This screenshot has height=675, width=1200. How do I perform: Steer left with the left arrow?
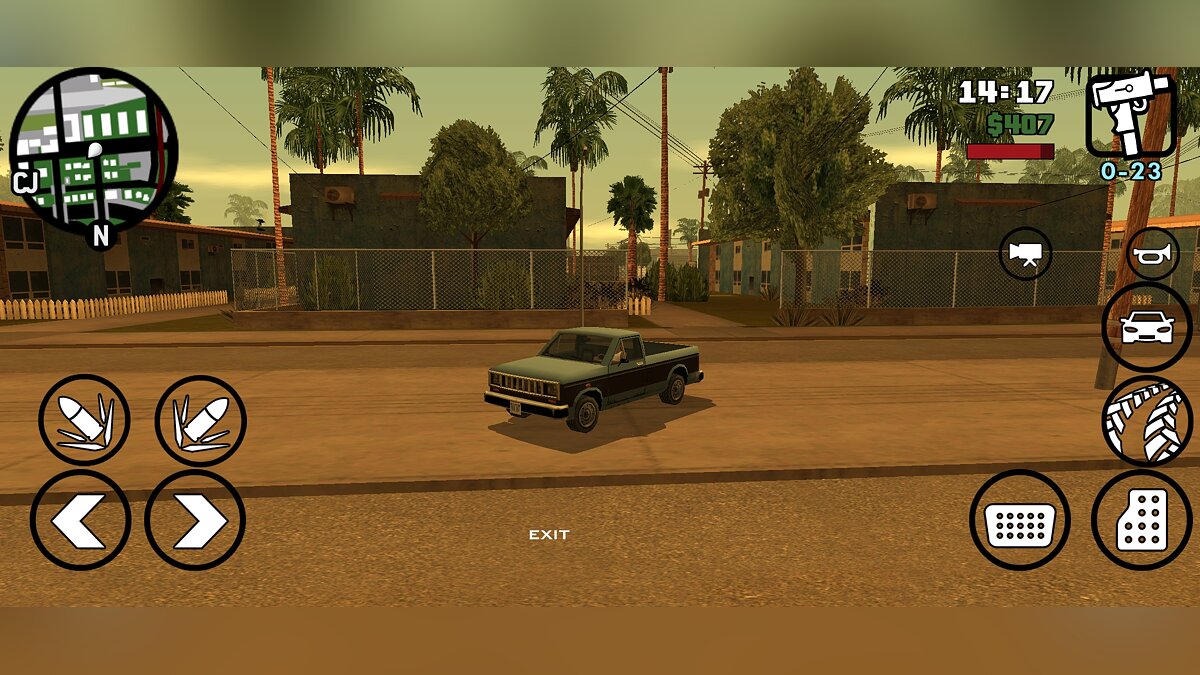(x=80, y=520)
